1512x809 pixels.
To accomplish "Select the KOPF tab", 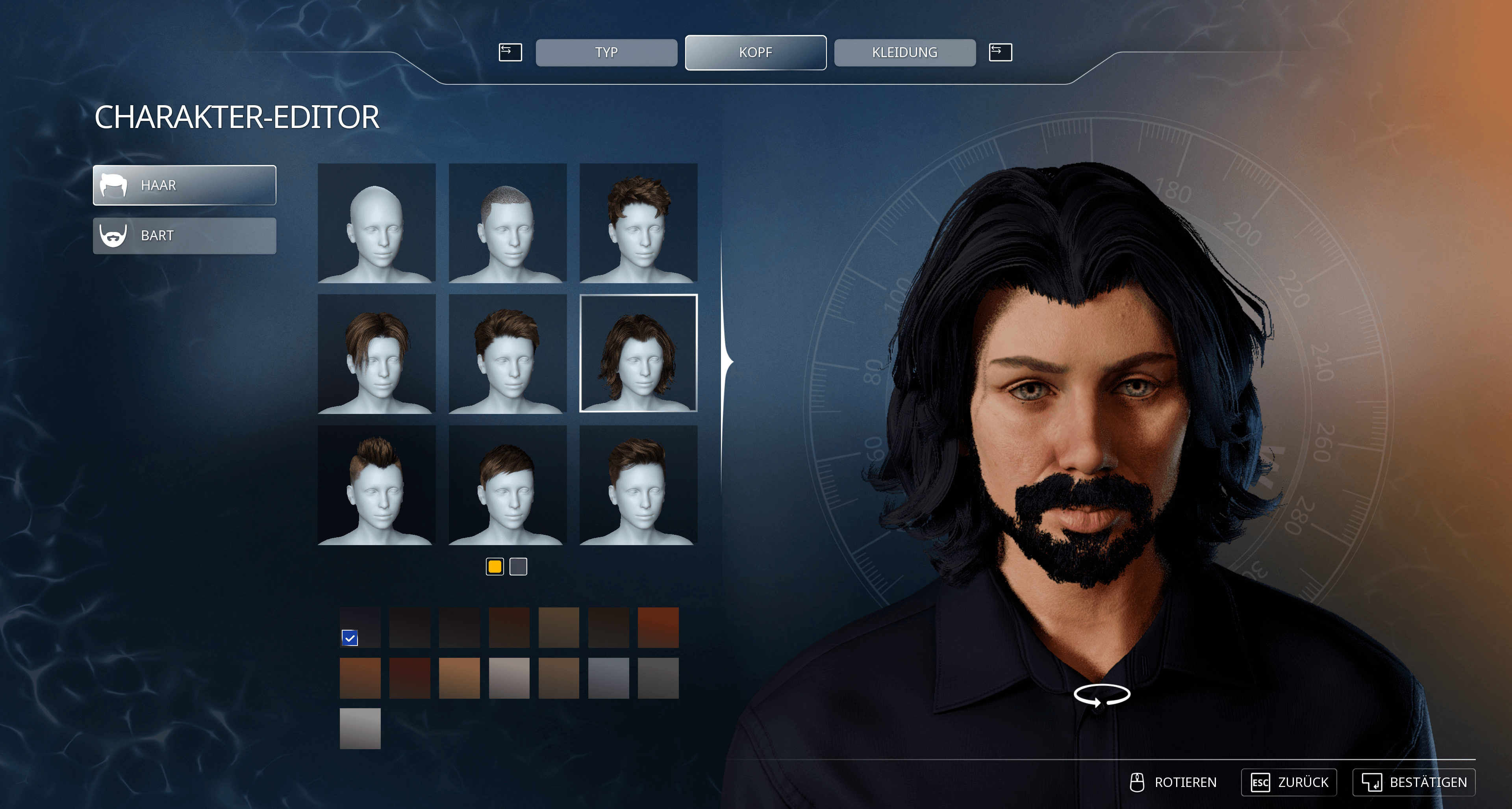I will [756, 52].
